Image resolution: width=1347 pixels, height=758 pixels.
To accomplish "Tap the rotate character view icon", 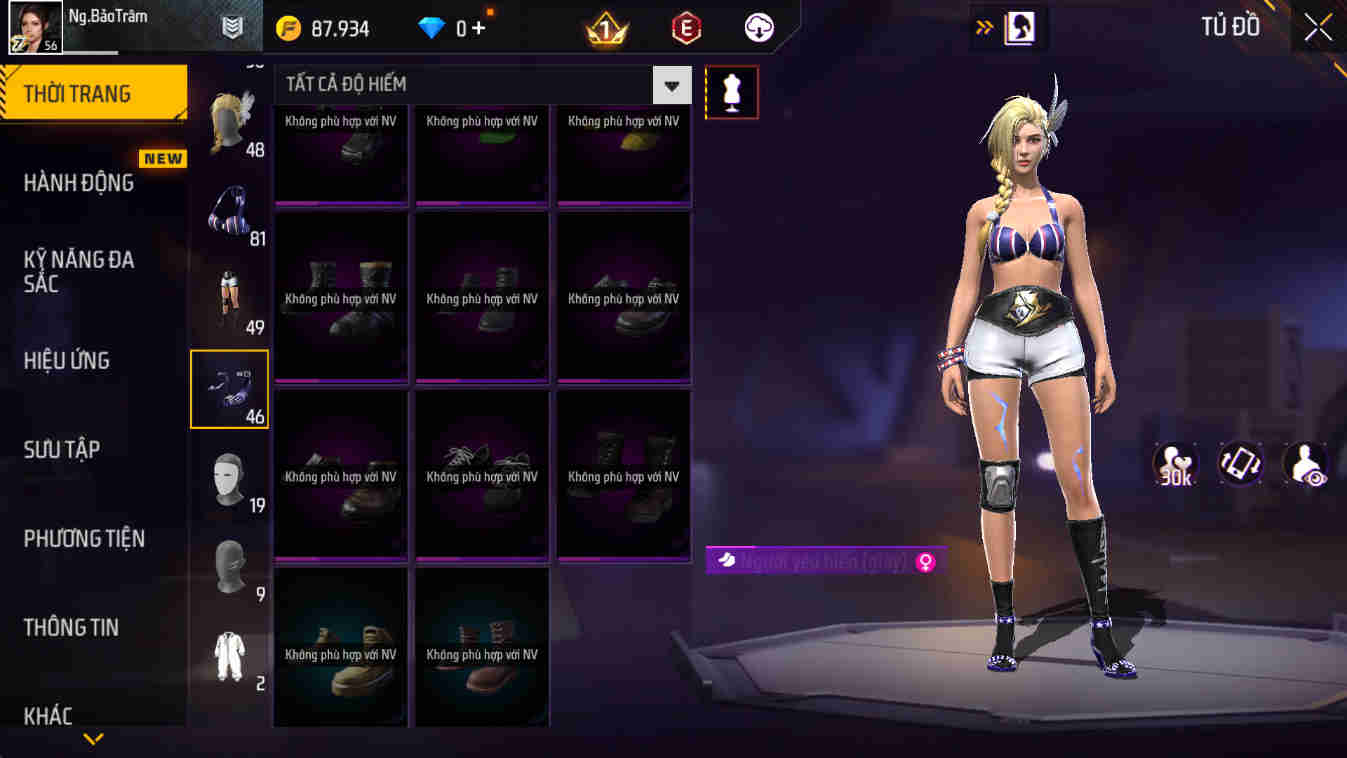I will (x=1240, y=463).
